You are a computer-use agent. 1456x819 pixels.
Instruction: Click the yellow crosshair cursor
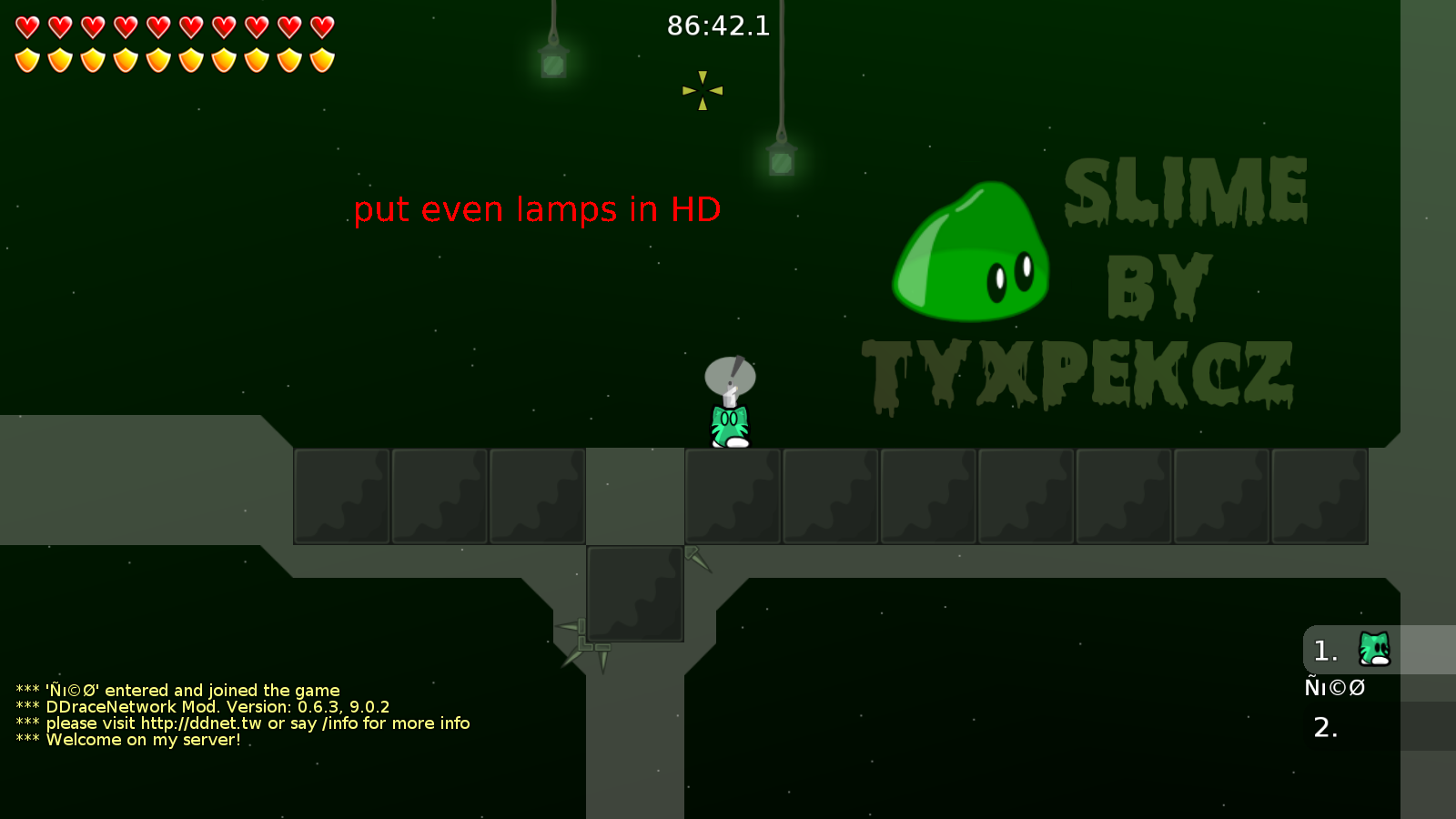tap(702, 91)
